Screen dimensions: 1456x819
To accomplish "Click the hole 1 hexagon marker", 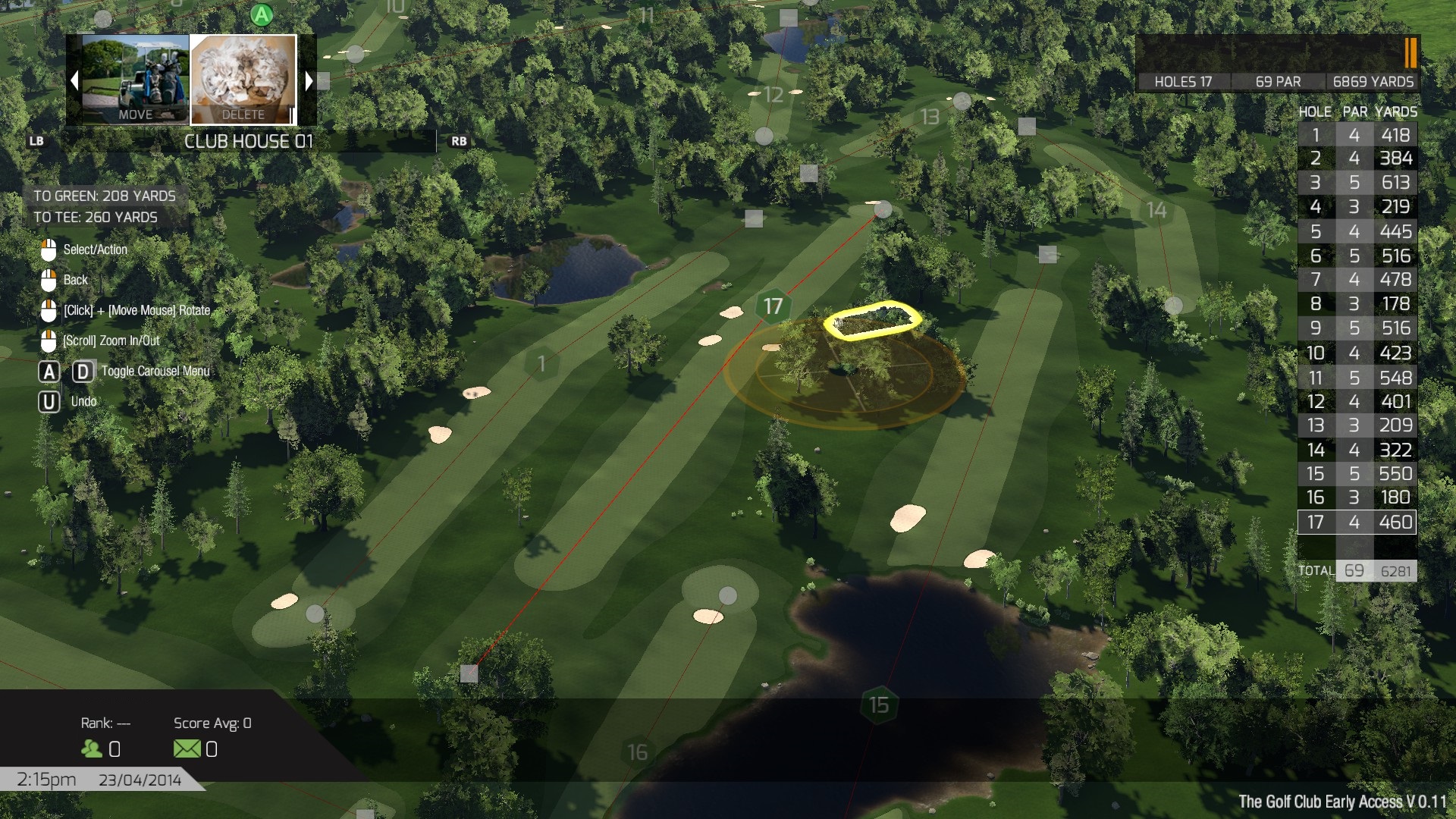I will click(541, 364).
